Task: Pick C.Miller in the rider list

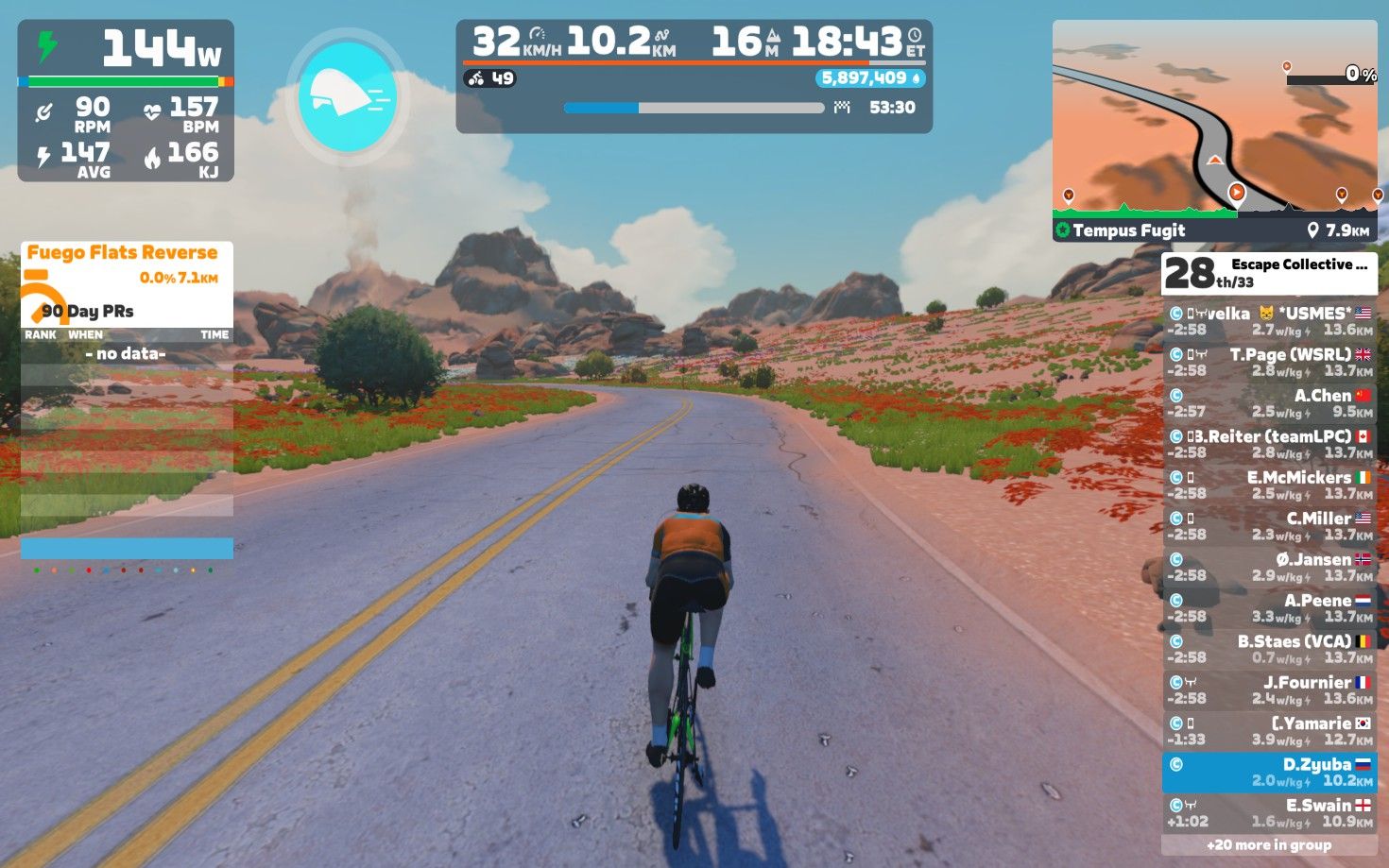Action: [x=1269, y=526]
